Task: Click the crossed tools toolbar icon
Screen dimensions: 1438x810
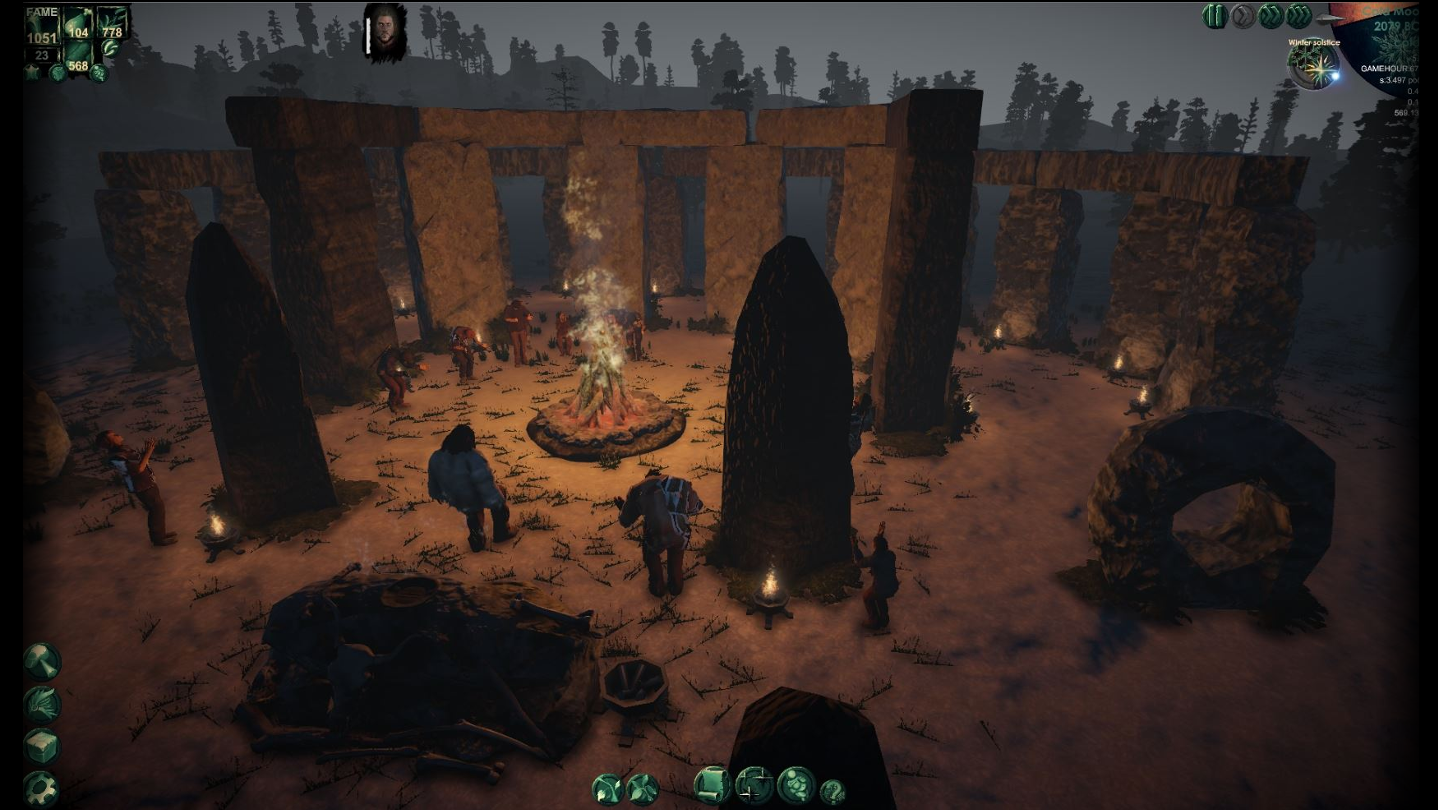Action: click(x=608, y=789)
